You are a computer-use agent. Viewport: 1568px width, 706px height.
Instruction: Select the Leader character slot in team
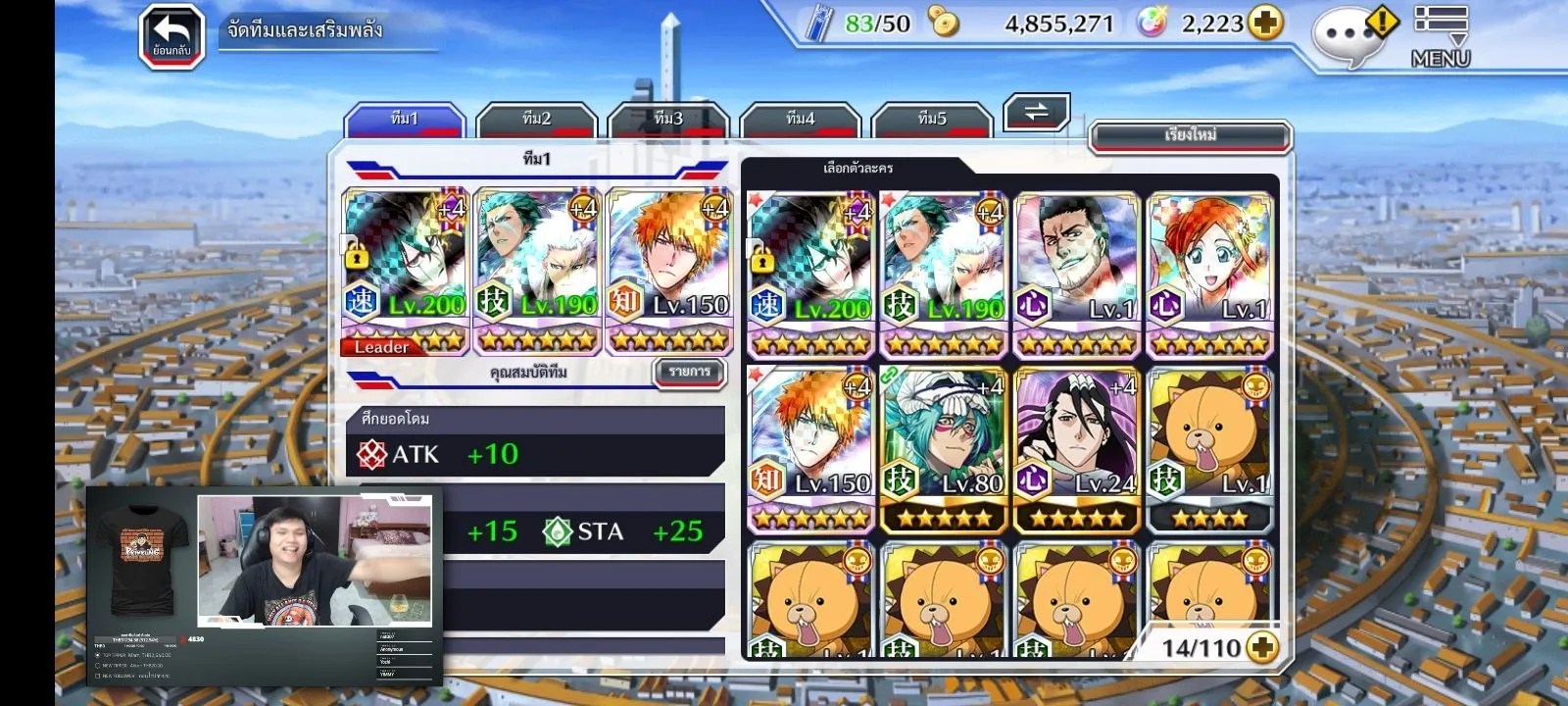(406, 272)
